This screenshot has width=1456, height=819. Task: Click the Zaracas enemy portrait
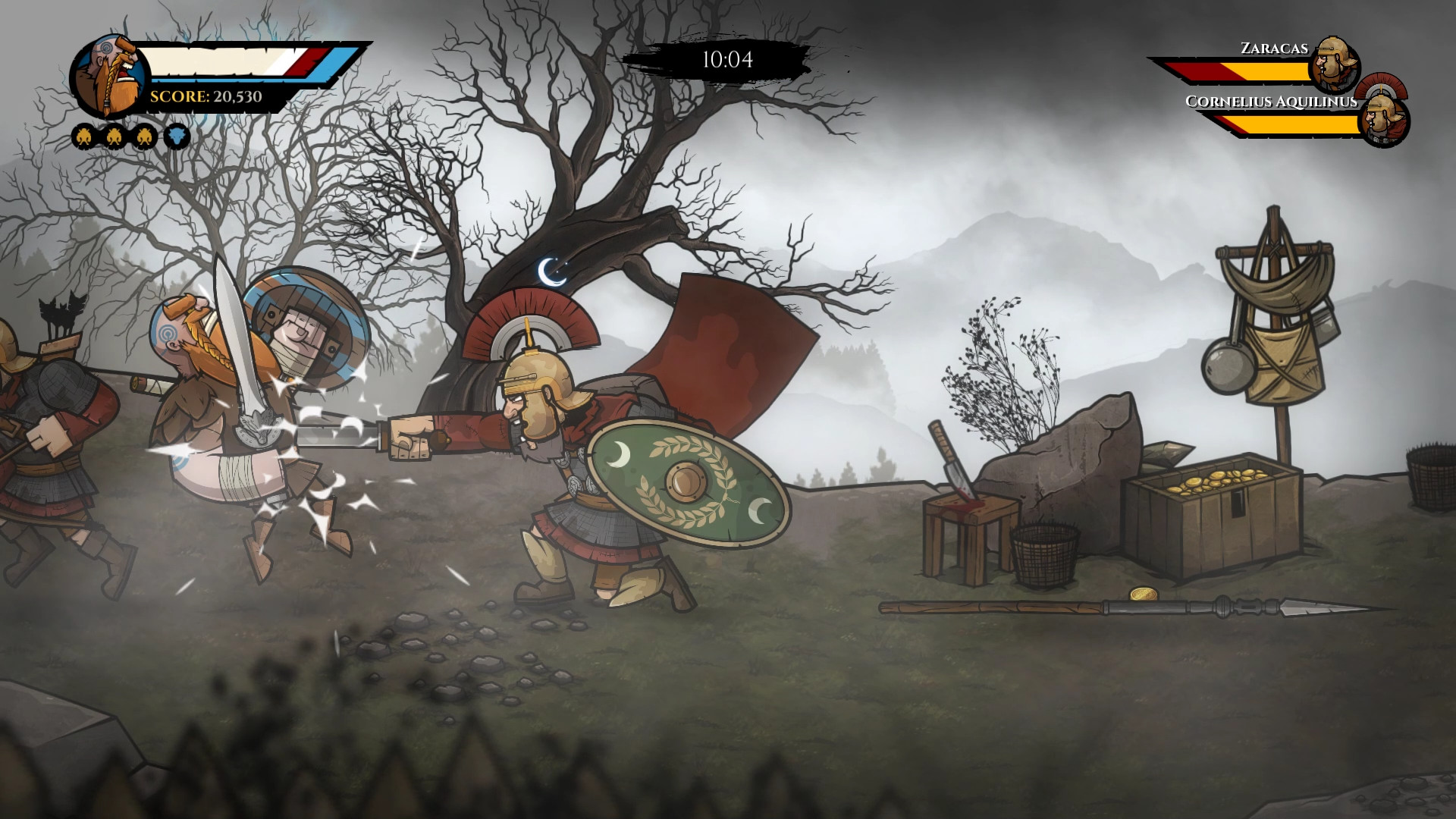[x=1334, y=65]
